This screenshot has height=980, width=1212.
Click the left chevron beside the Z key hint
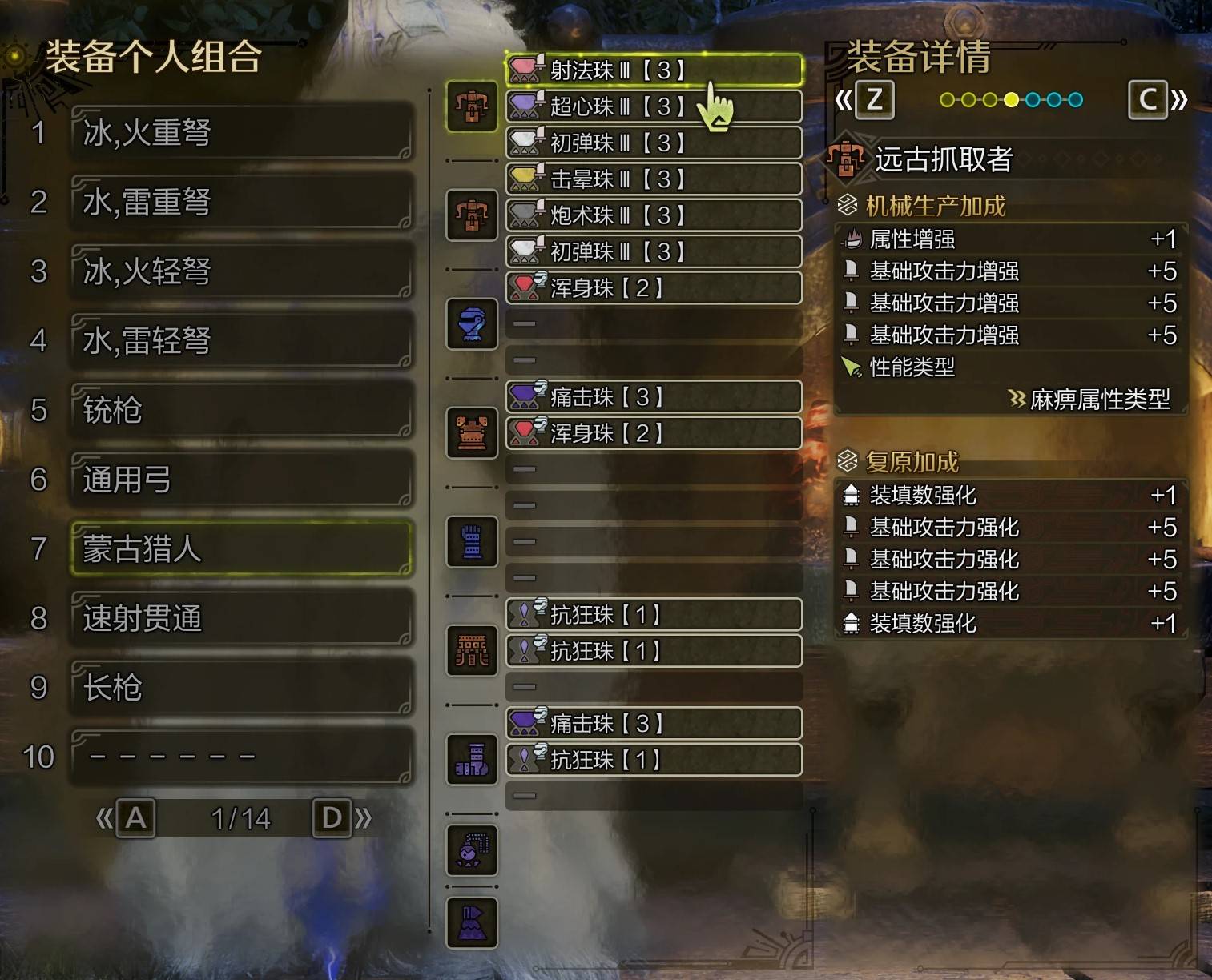843,101
